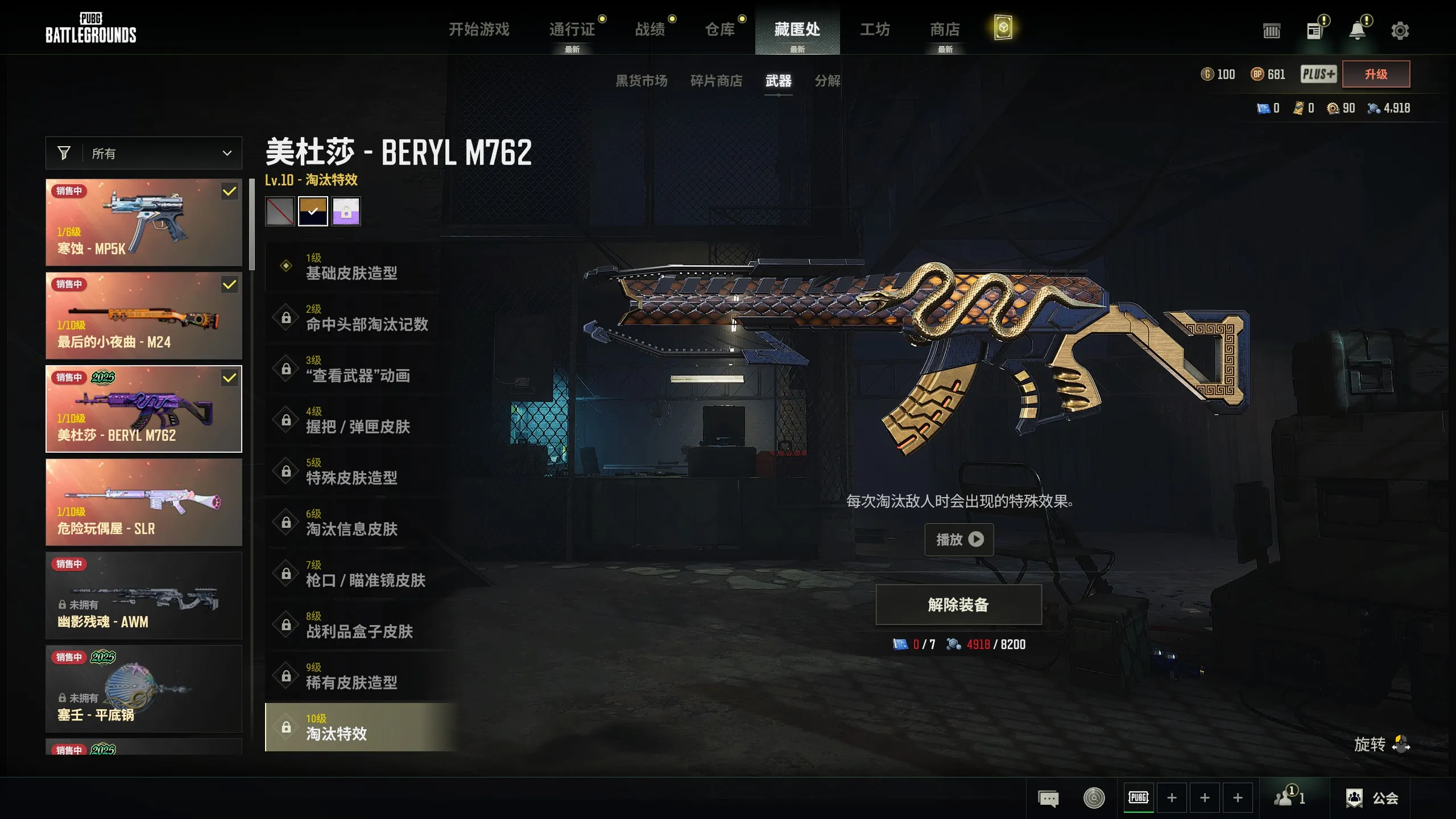
Task: Open the 开始游戏 tab
Action: (479, 29)
